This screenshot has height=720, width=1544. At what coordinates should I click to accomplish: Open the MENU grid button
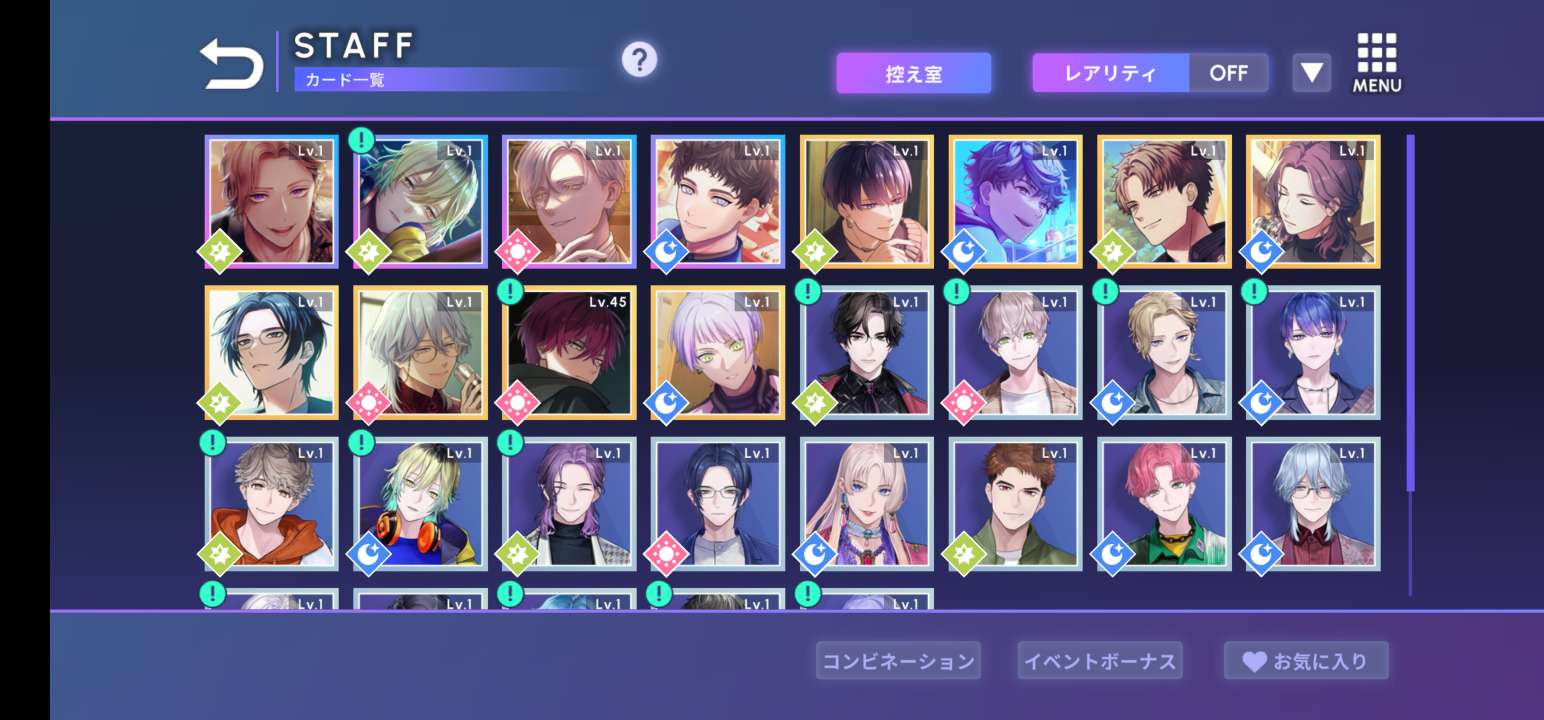point(1377,63)
